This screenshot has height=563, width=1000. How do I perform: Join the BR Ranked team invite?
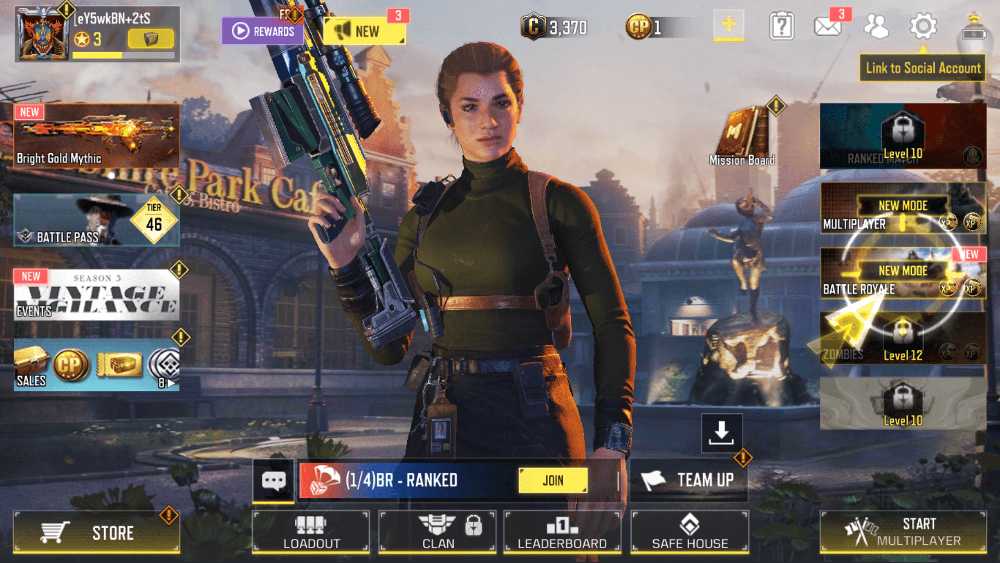pos(552,480)
